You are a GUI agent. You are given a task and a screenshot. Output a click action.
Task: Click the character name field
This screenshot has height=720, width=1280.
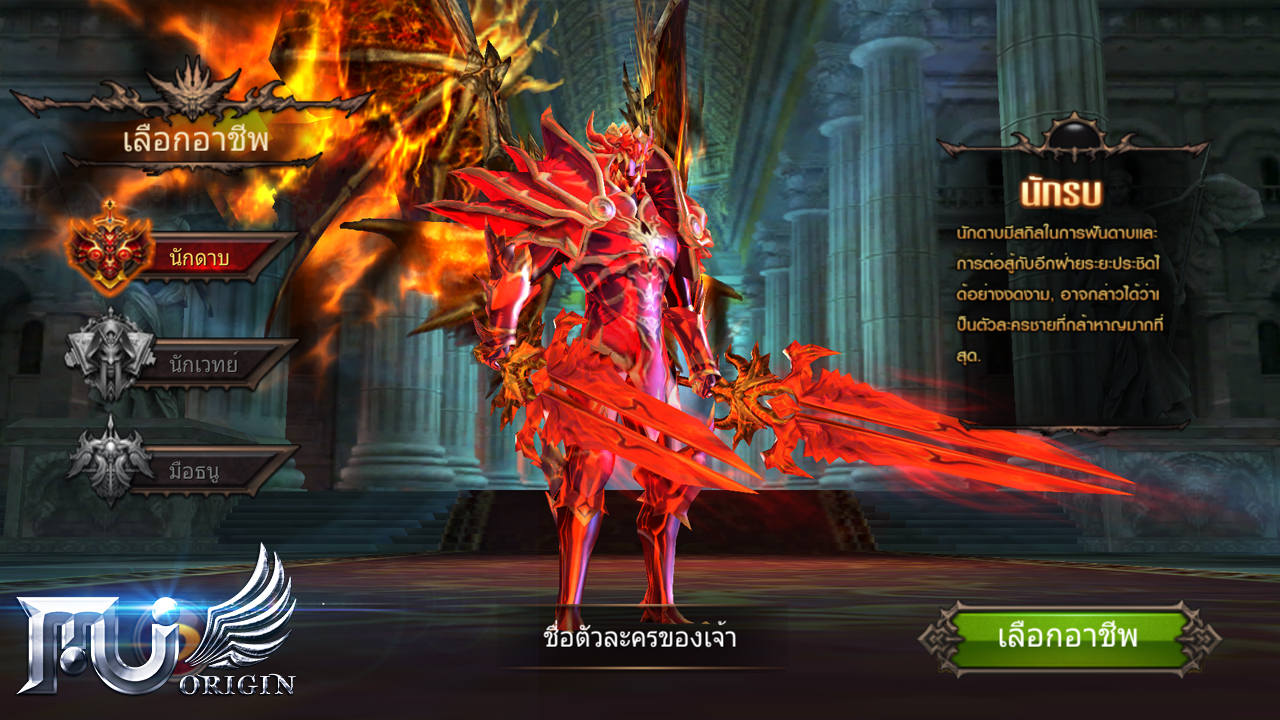[640, 638]
